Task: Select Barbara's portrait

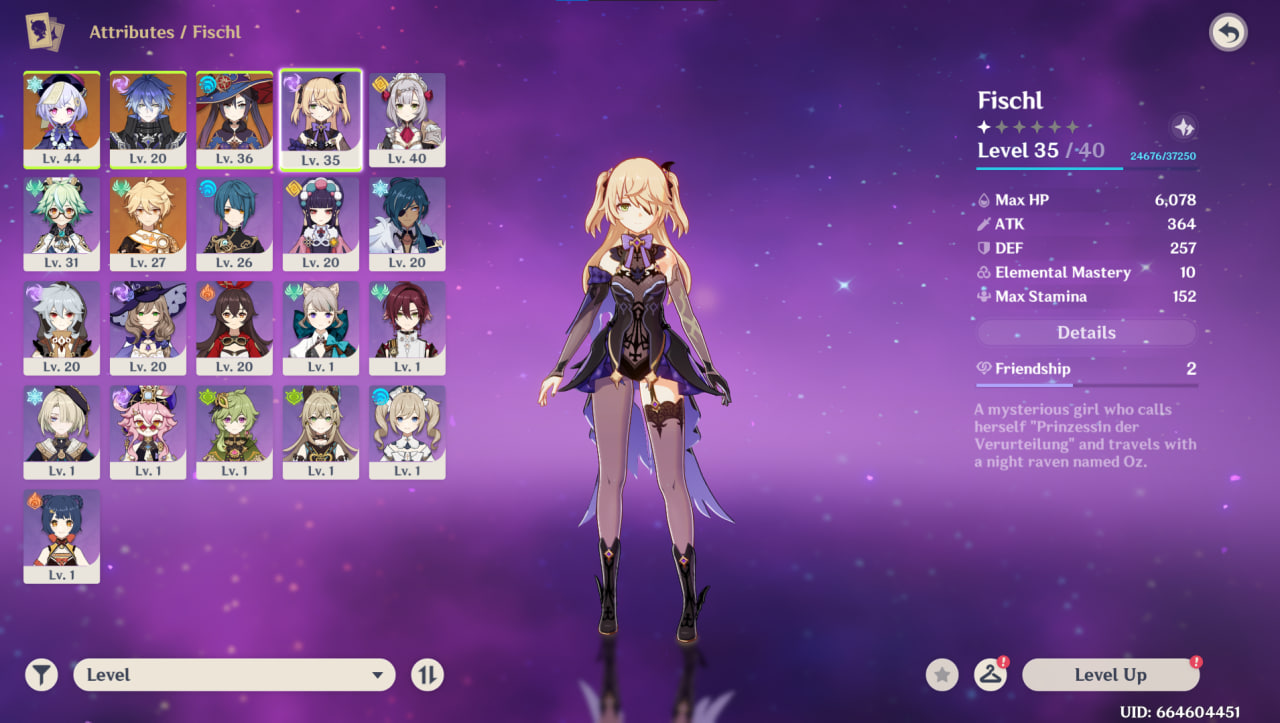Action: [x=407, y=431]
